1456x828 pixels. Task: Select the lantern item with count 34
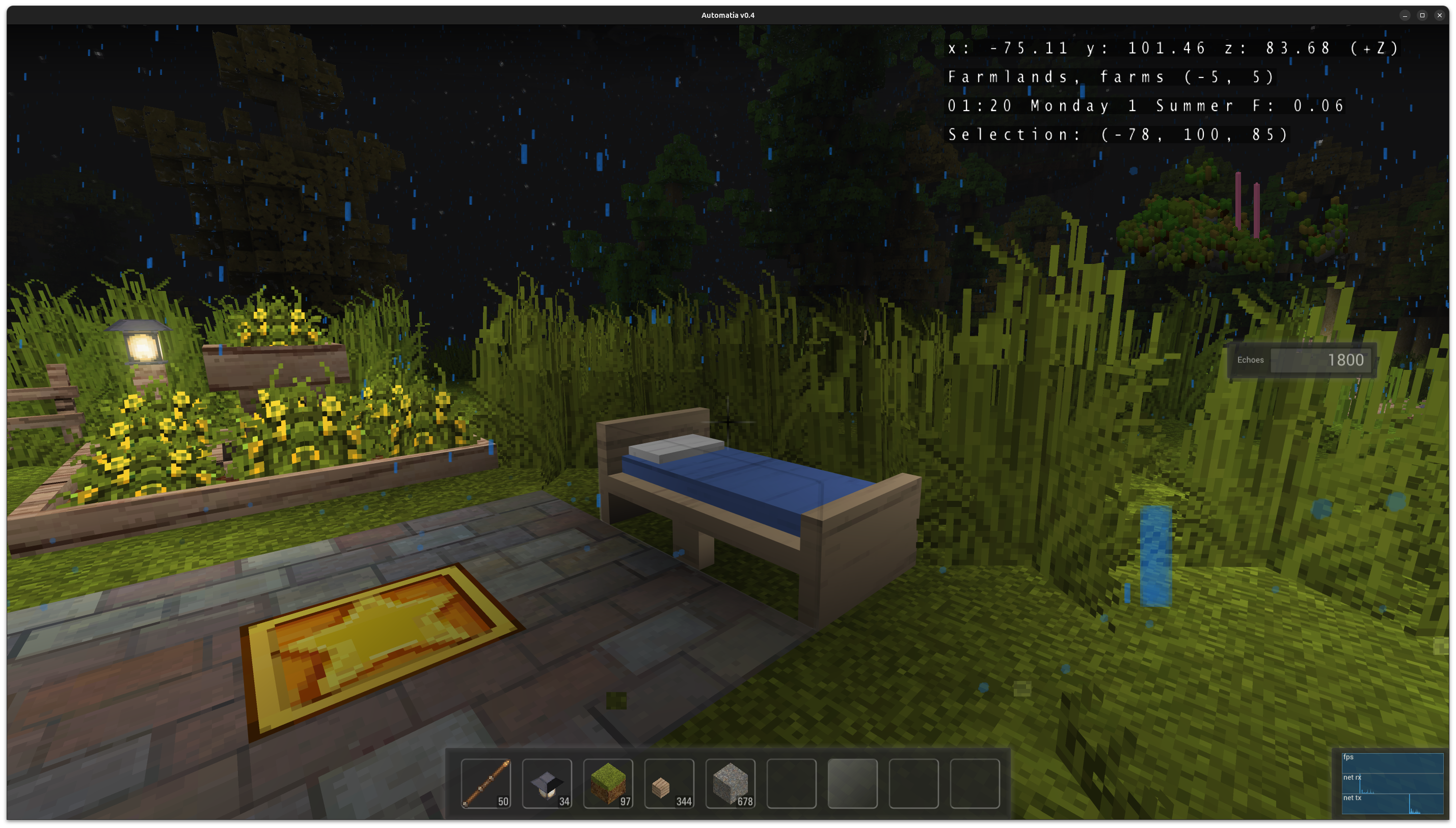tap(548, 784)
